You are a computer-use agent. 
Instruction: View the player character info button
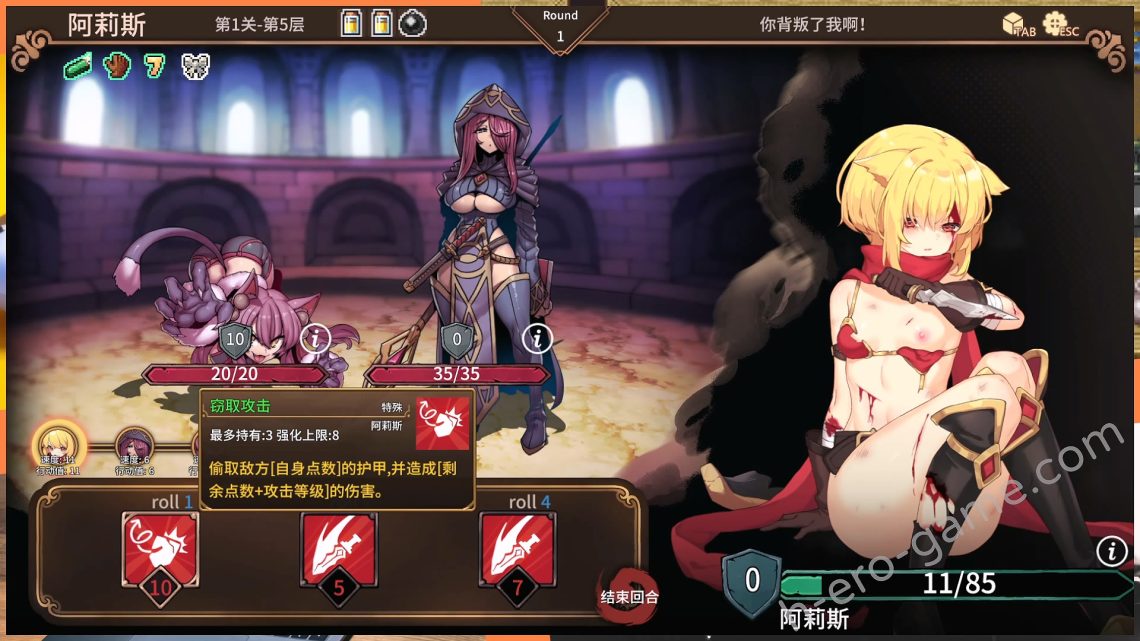click(x=1111, y=550)
